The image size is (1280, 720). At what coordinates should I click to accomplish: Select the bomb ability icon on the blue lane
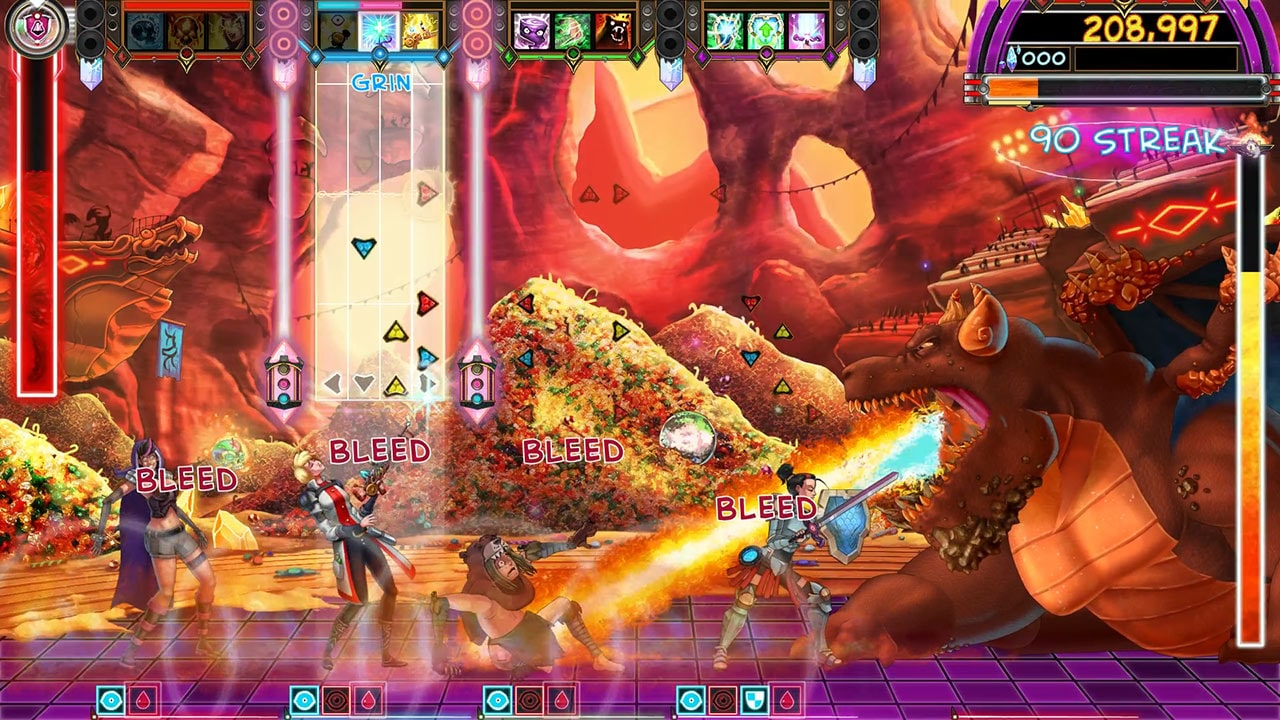coord(339,31)
